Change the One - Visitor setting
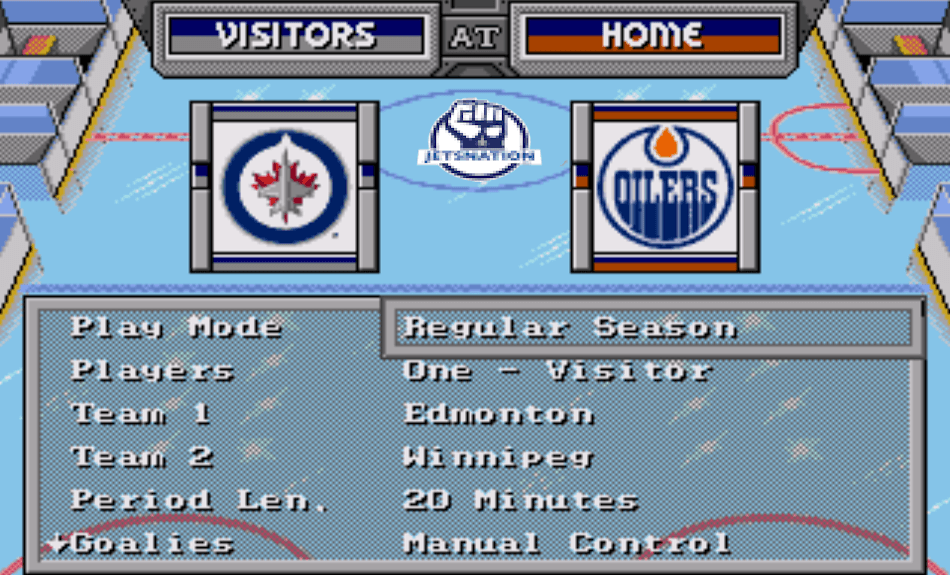950x575 pixels. pos(557,370)
